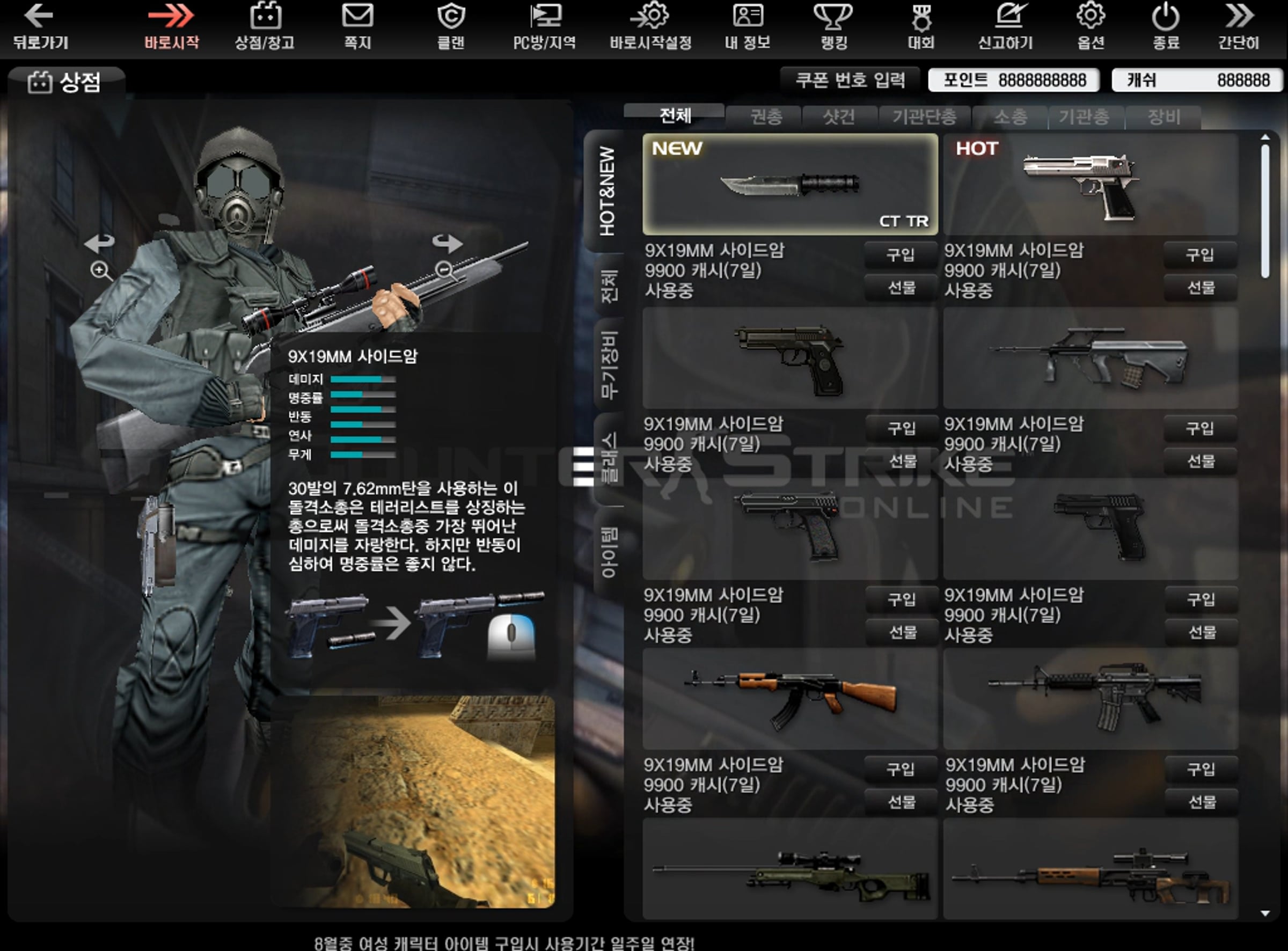This screenshot has width=1288, height=951.
Task: Choose the AK-47 rifle item
Action: [789, 699]
